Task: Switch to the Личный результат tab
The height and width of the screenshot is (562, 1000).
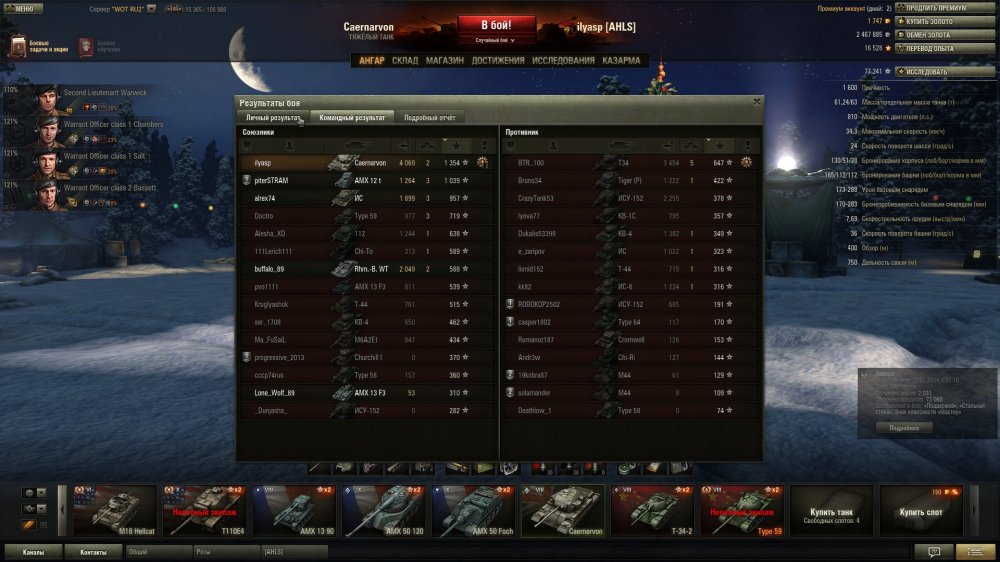Action: [273, 117]
